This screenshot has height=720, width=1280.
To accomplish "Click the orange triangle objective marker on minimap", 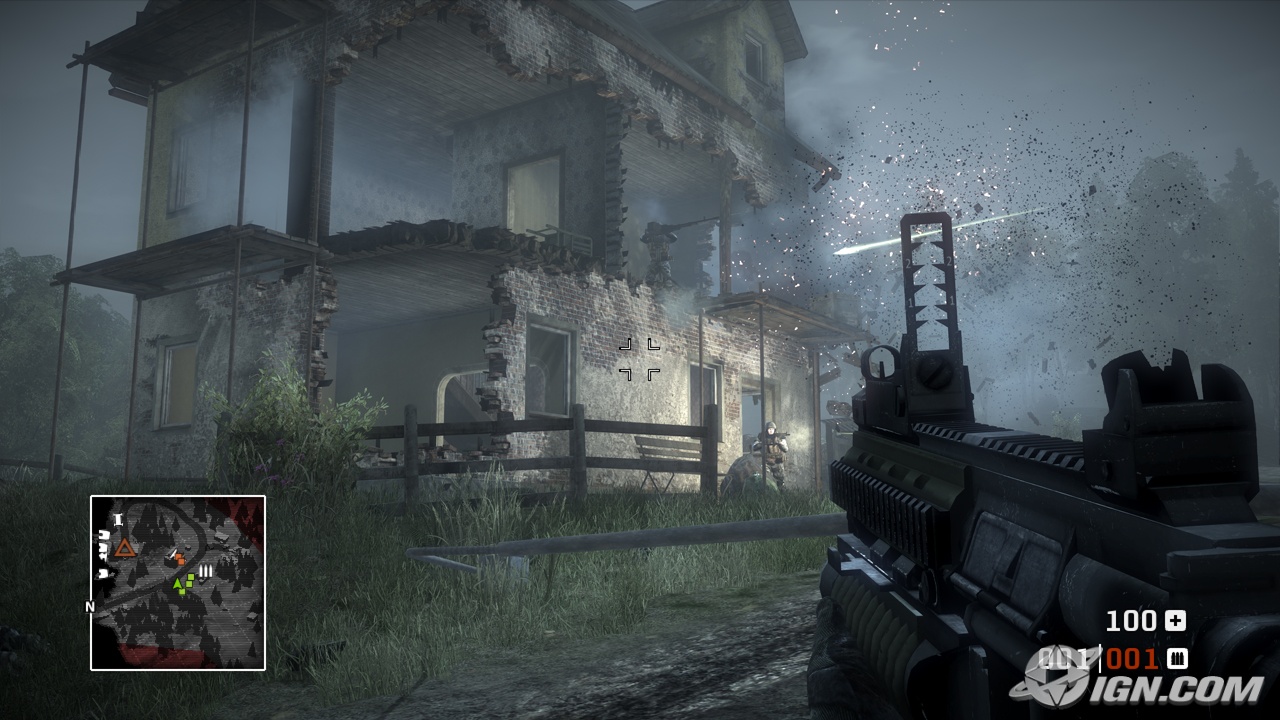I will click(x=124, y=547).
